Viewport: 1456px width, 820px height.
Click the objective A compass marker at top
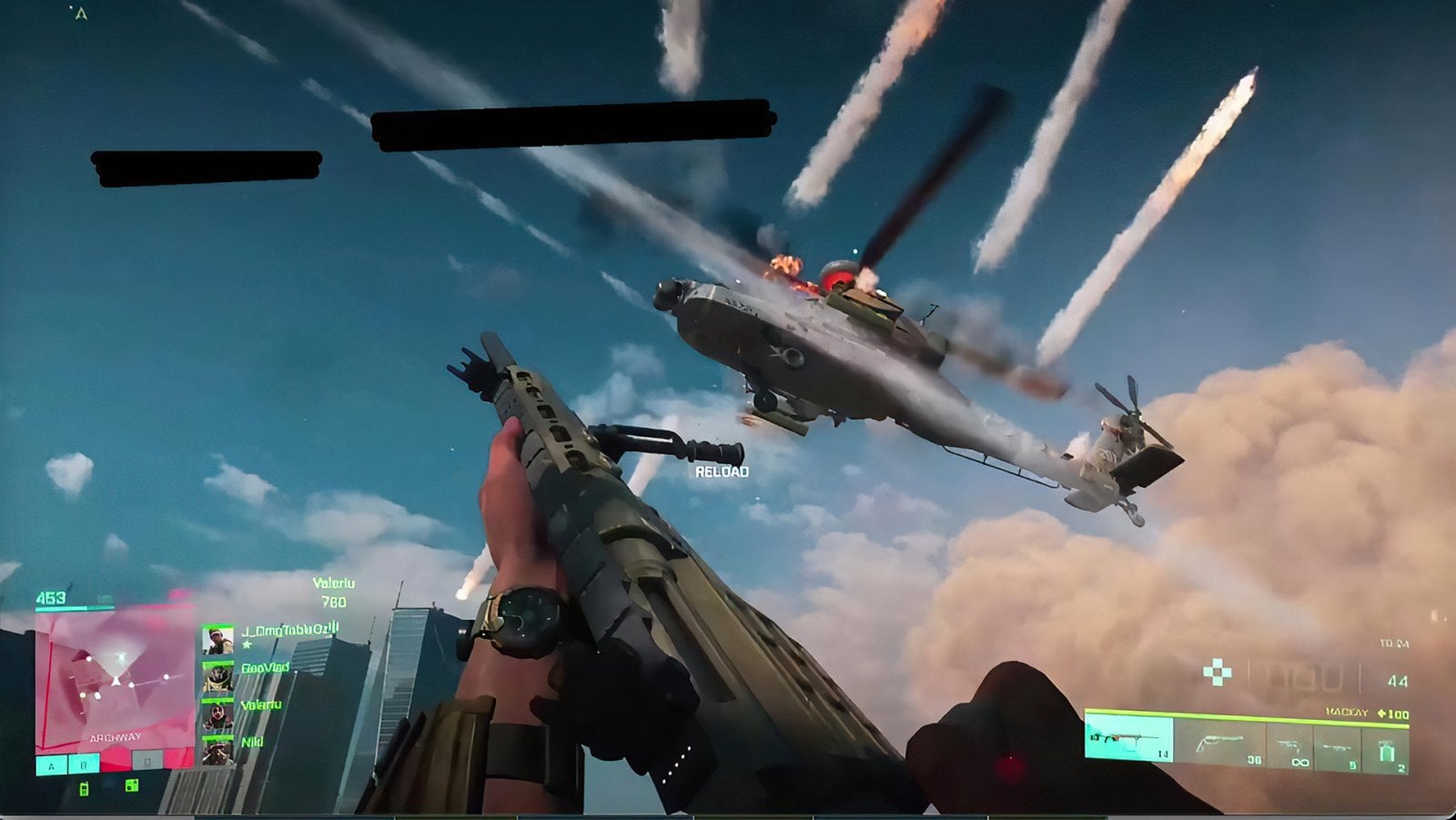(80, 13)
